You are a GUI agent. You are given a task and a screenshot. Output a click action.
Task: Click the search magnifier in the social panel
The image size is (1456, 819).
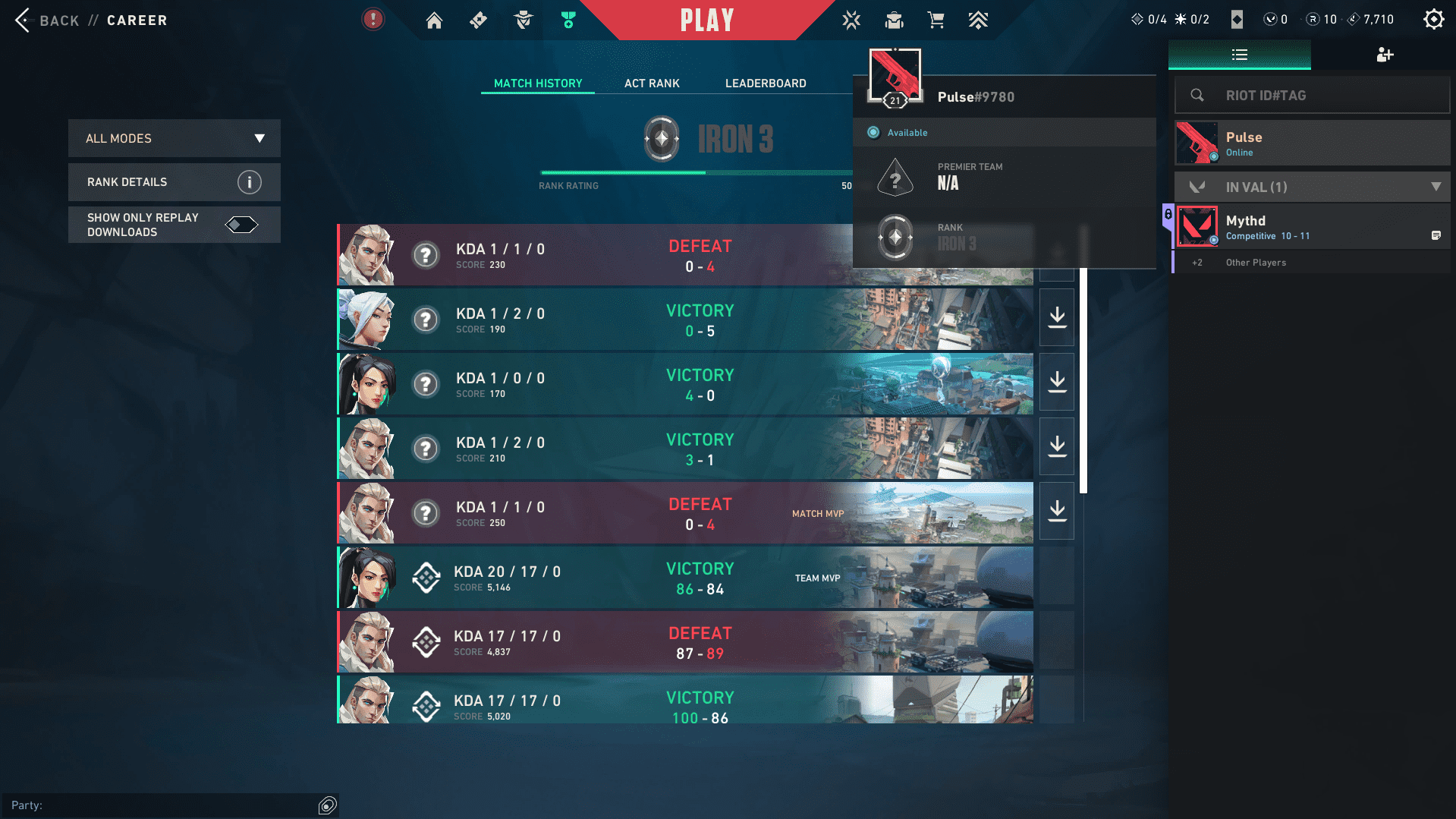click(1197, 95)
